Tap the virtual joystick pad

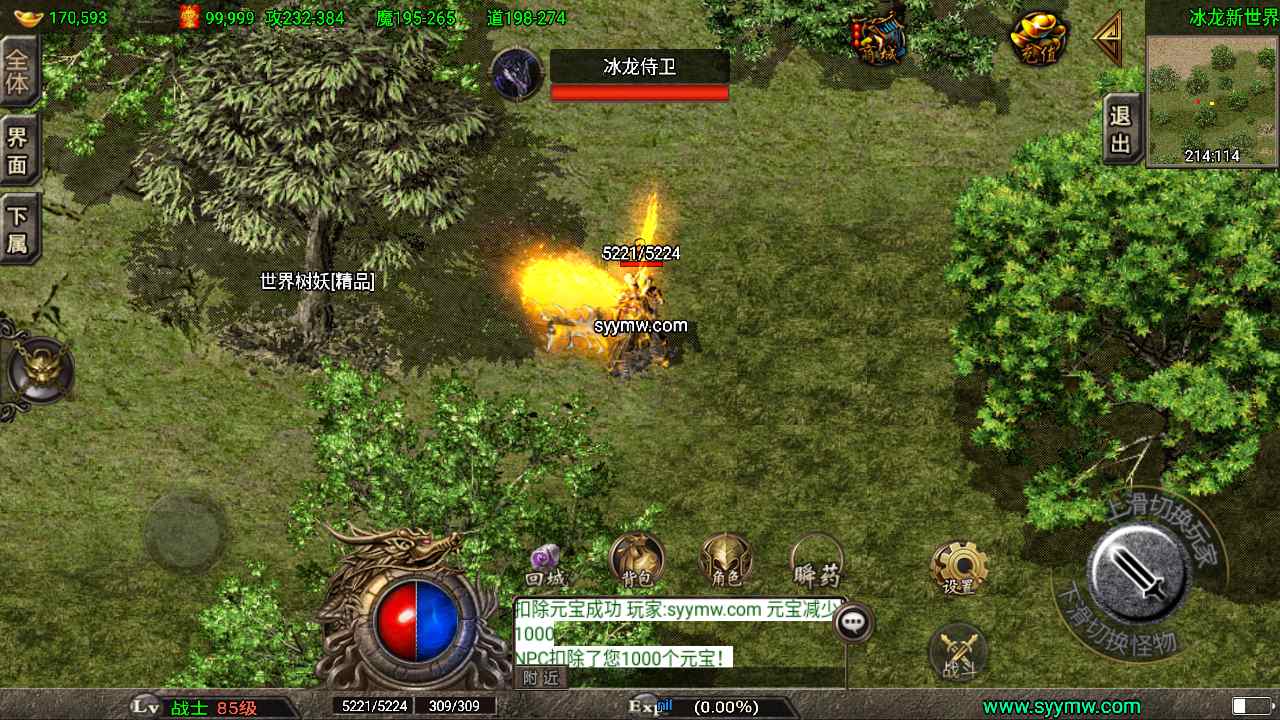(x=185, y=533)
